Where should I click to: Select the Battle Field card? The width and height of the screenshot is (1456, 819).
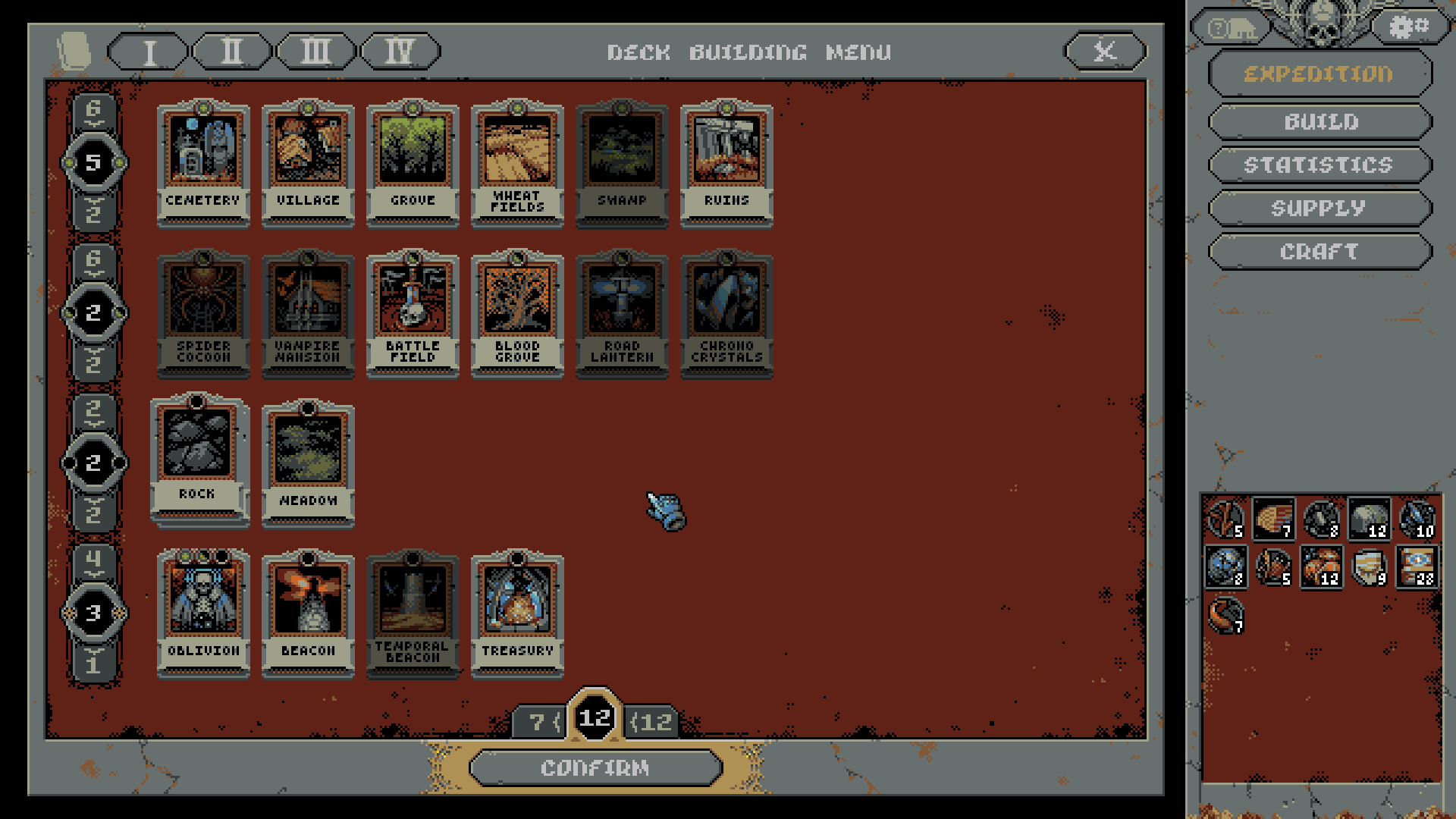tap(413, 313)
